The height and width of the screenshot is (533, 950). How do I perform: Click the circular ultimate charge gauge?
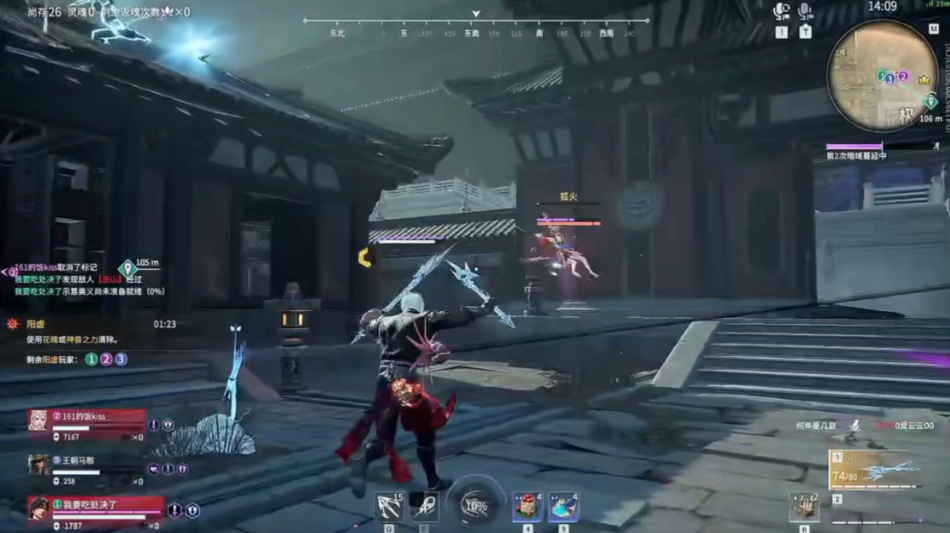(x=474, y=504)
